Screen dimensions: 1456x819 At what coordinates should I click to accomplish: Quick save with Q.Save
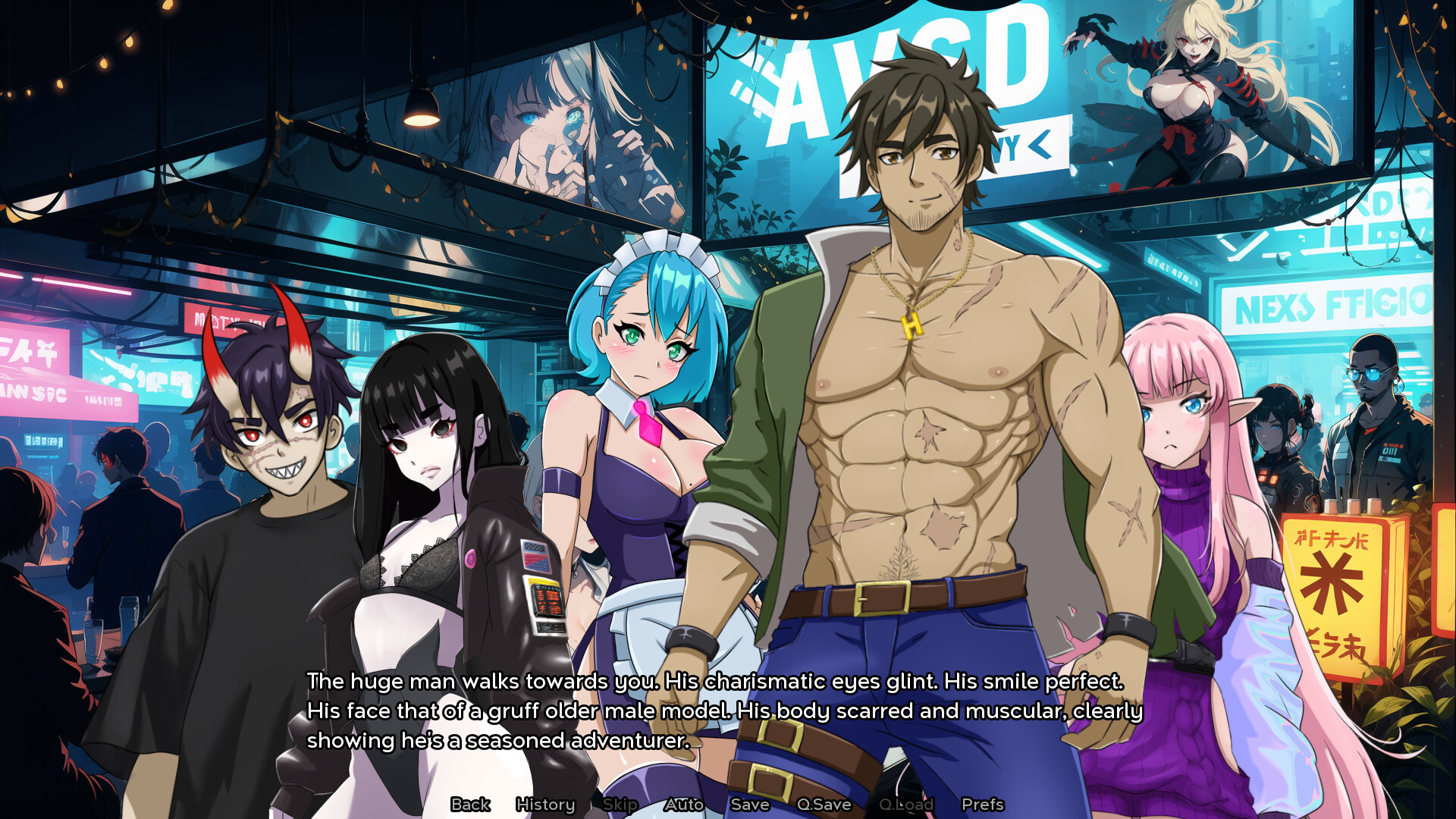pos(824,804)
